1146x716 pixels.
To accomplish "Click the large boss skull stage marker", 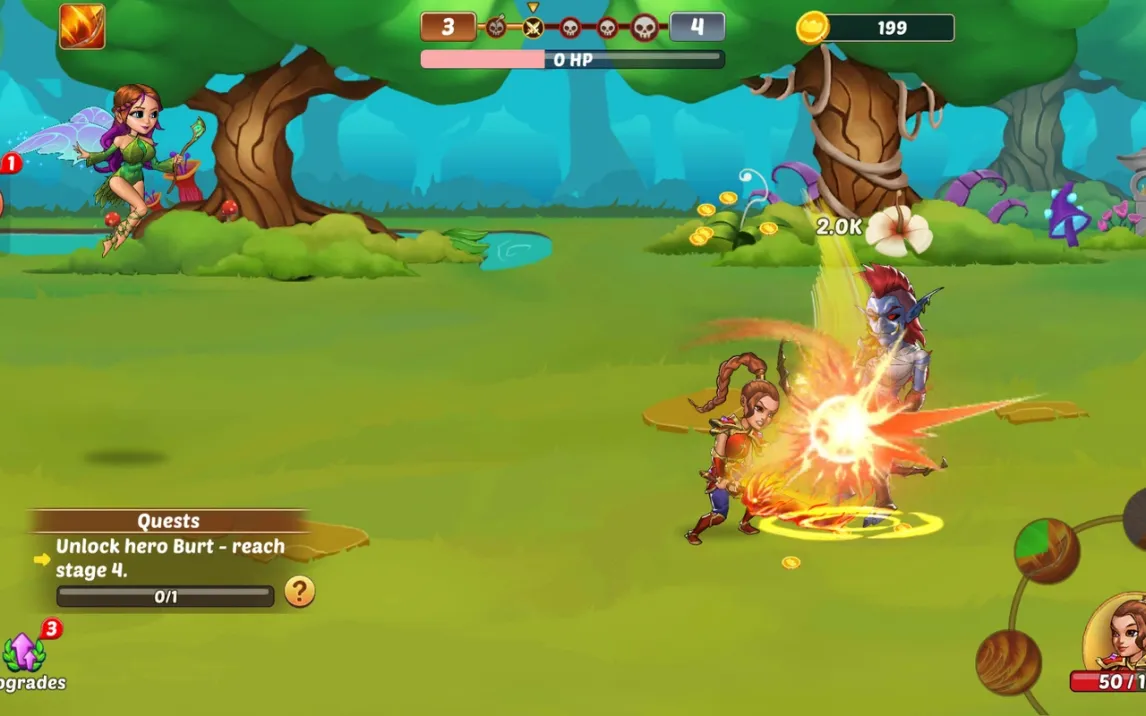I will [x=644, y=28].
